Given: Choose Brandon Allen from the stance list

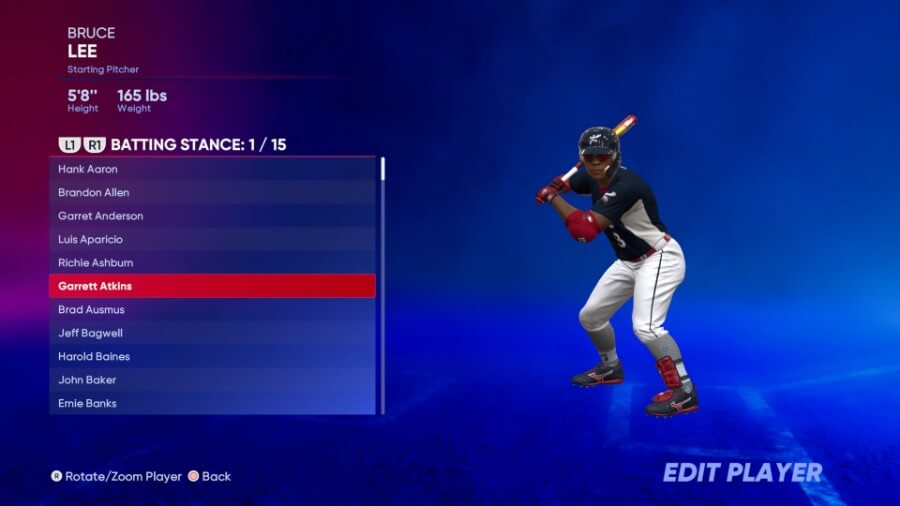Looking at the screenshot, I should [x=212, y=192].
